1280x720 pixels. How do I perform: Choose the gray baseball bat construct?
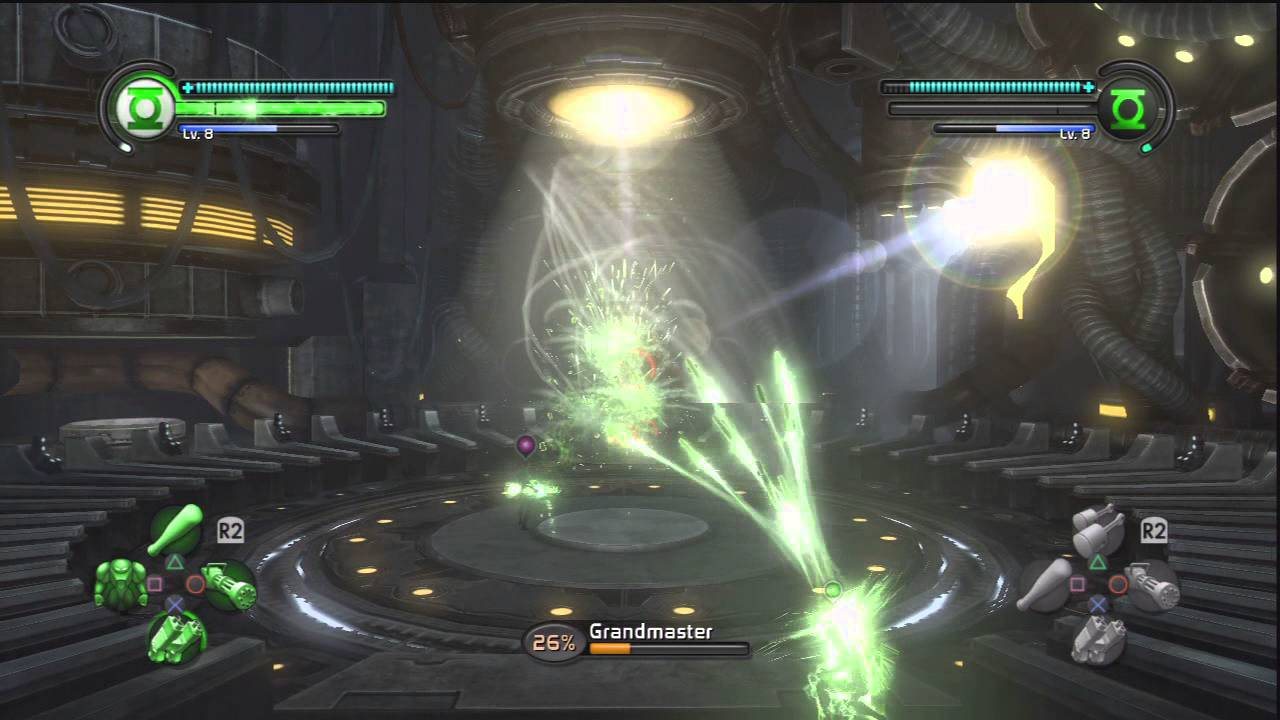point(1044,585)
